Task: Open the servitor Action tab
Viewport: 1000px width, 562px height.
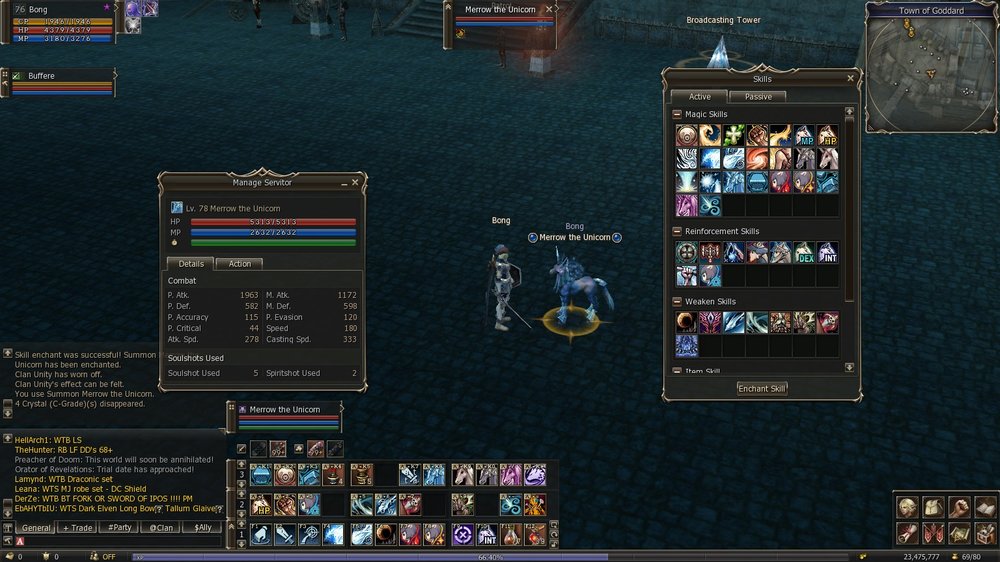Action: click(240, 264)
